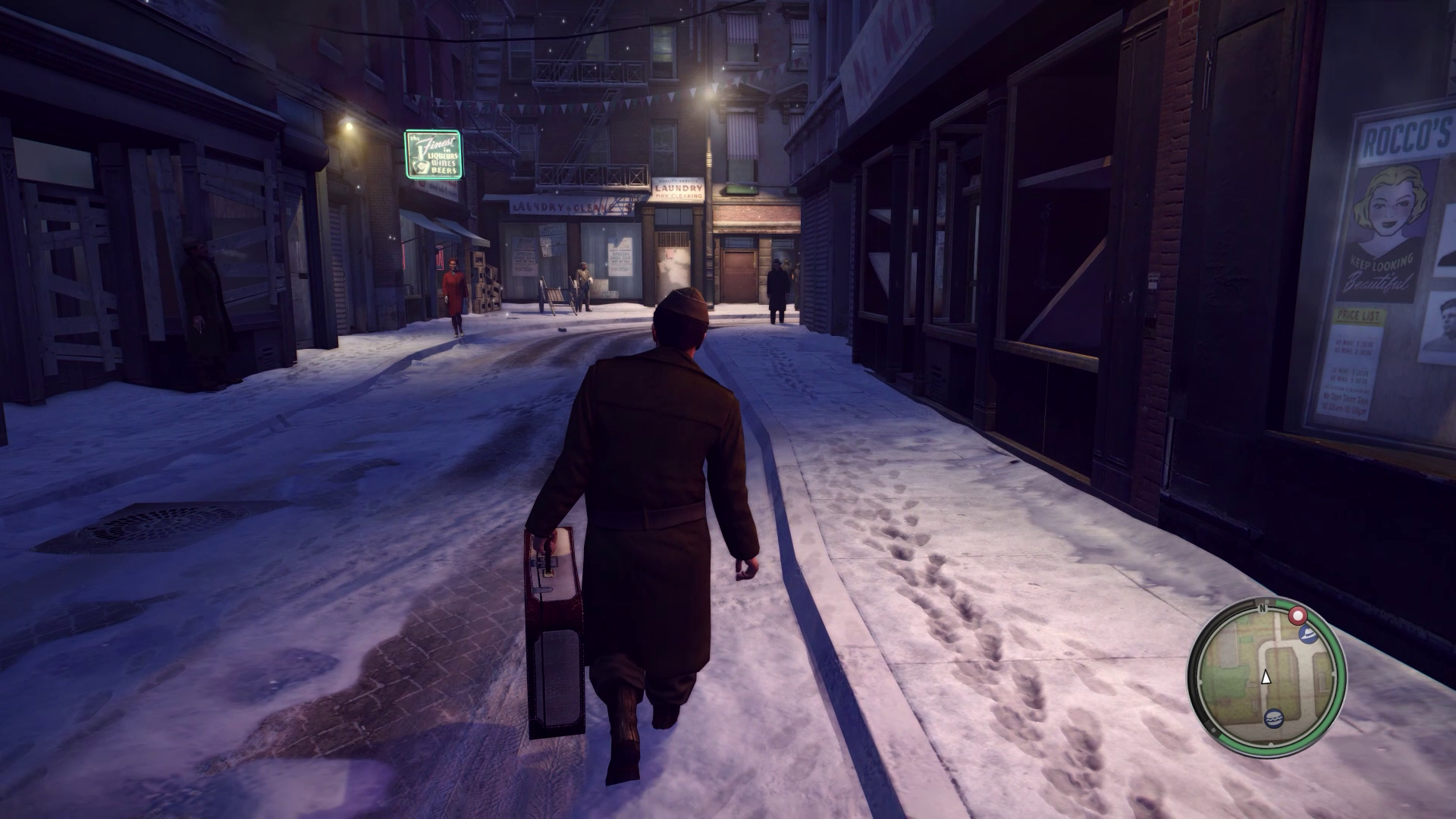Click the burger diner icon on the minimap
The height and width of the screenshot is (819, 1456).
click(x=1274, y=719)
